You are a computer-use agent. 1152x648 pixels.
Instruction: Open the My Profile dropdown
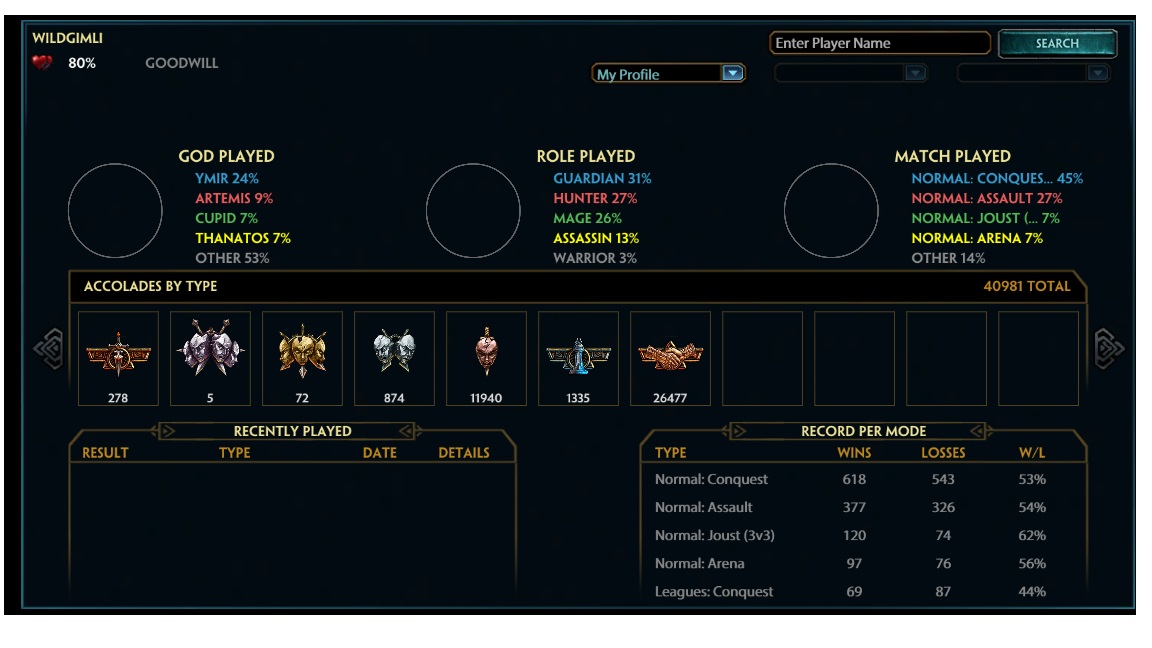pyautogui.click(x=733, y=74)
